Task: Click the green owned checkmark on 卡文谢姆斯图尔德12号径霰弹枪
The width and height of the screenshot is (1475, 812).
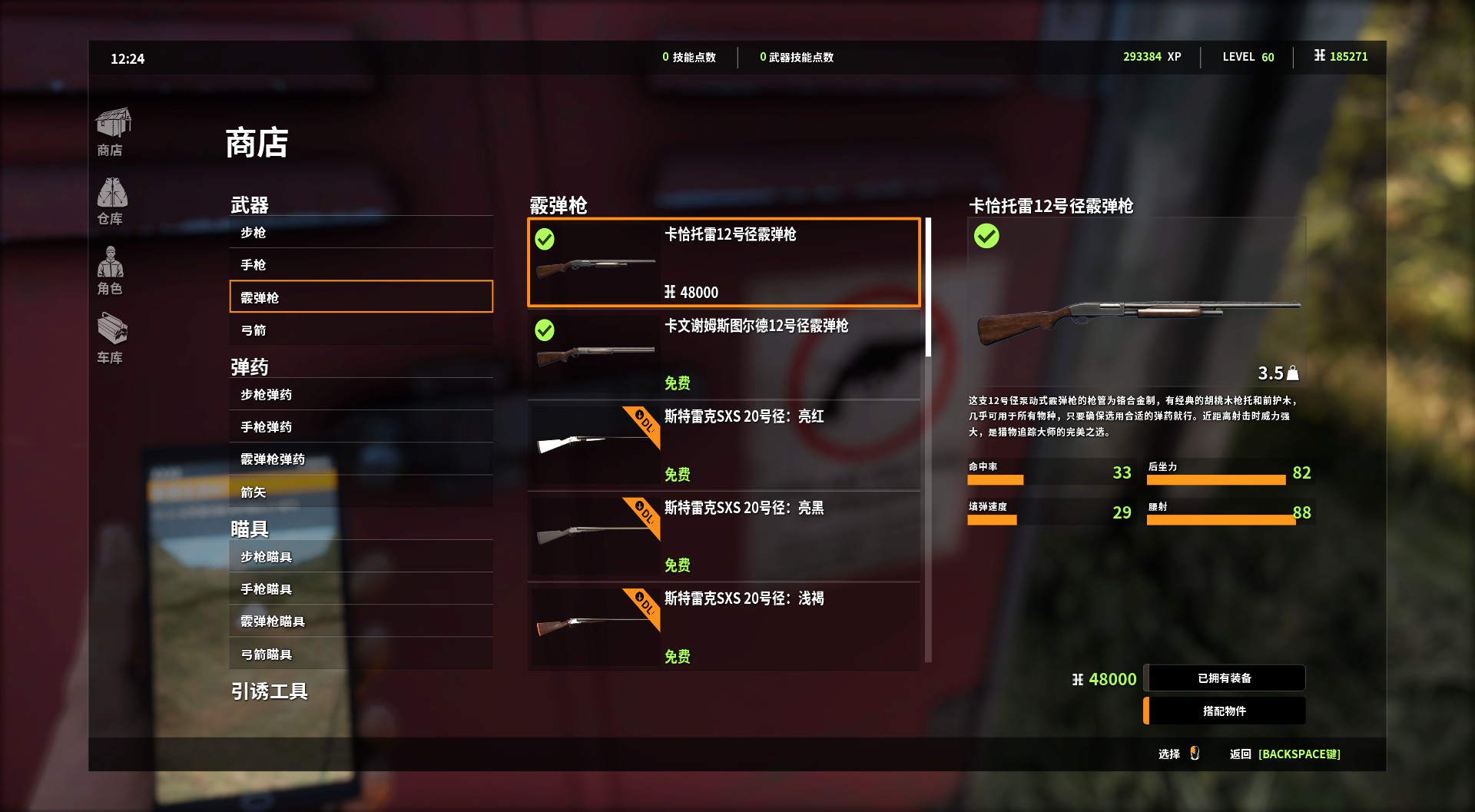Action: pyautogui.click(x=545, y=330)
